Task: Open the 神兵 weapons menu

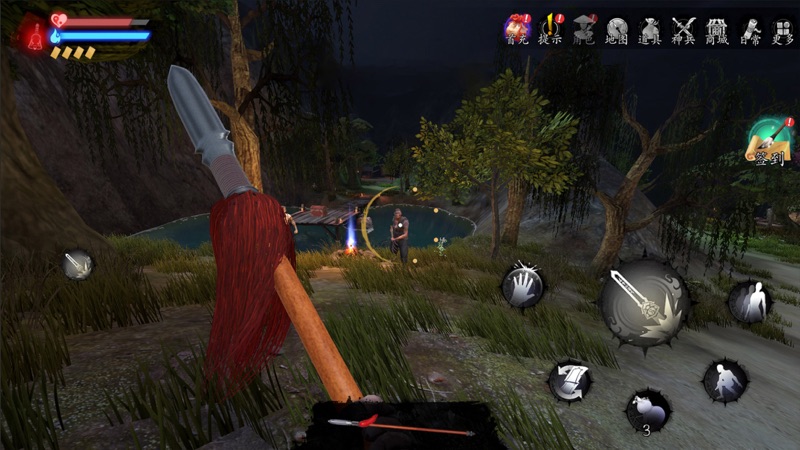Action: coord(684,29)
